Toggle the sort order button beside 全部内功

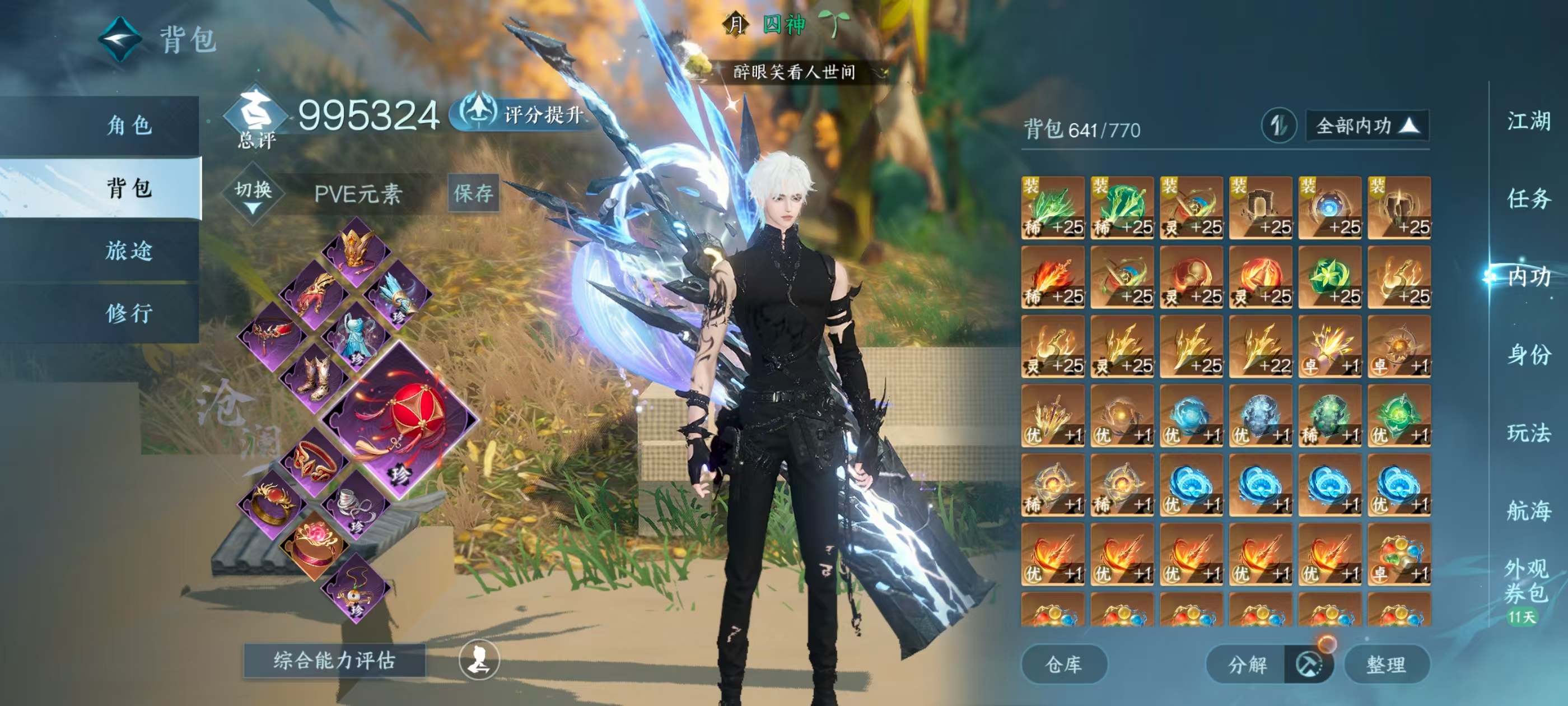pos(1278,126)
